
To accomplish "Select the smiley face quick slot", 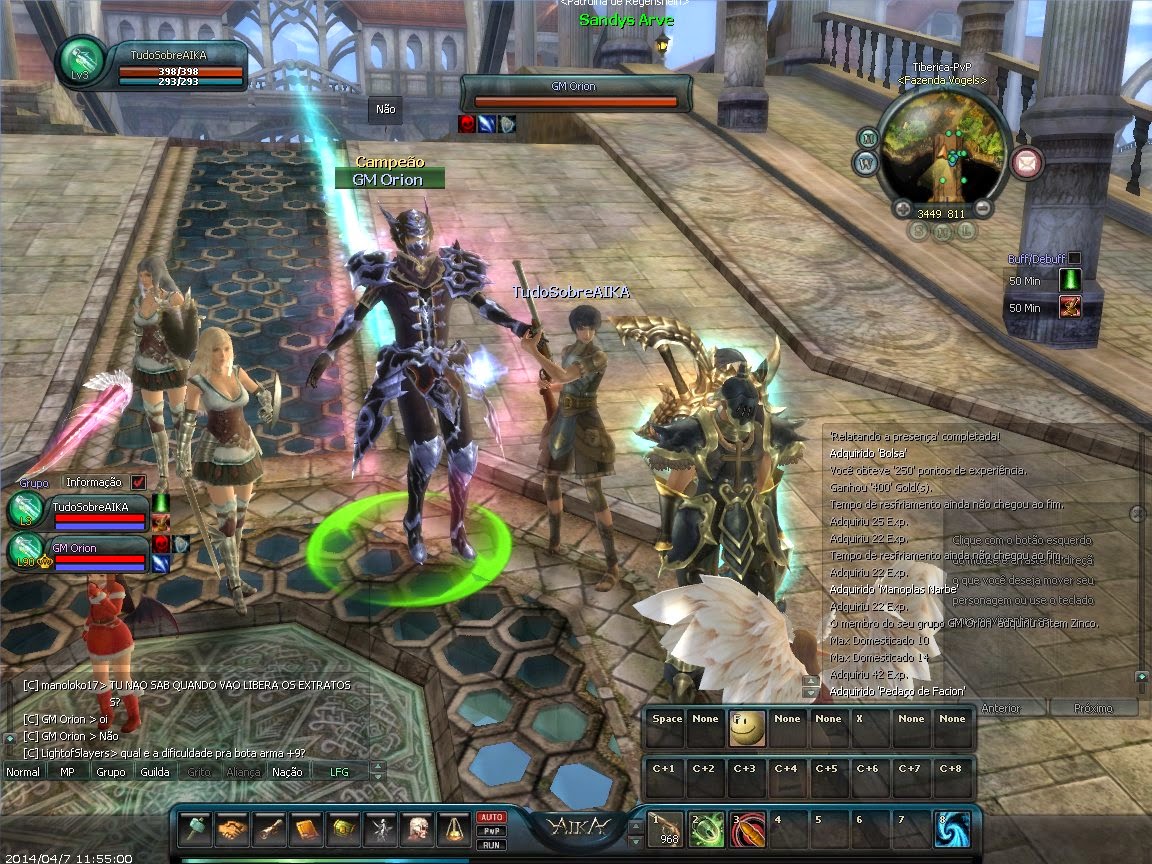I will [747, 729].
